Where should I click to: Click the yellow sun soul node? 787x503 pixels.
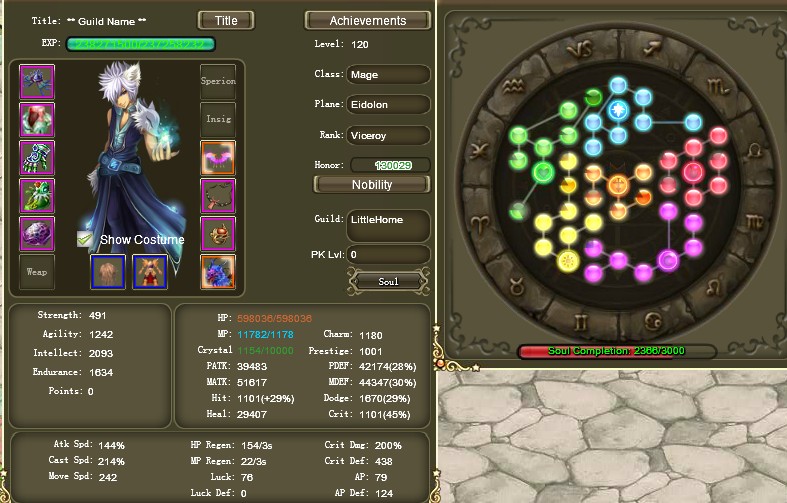point(568,262)
